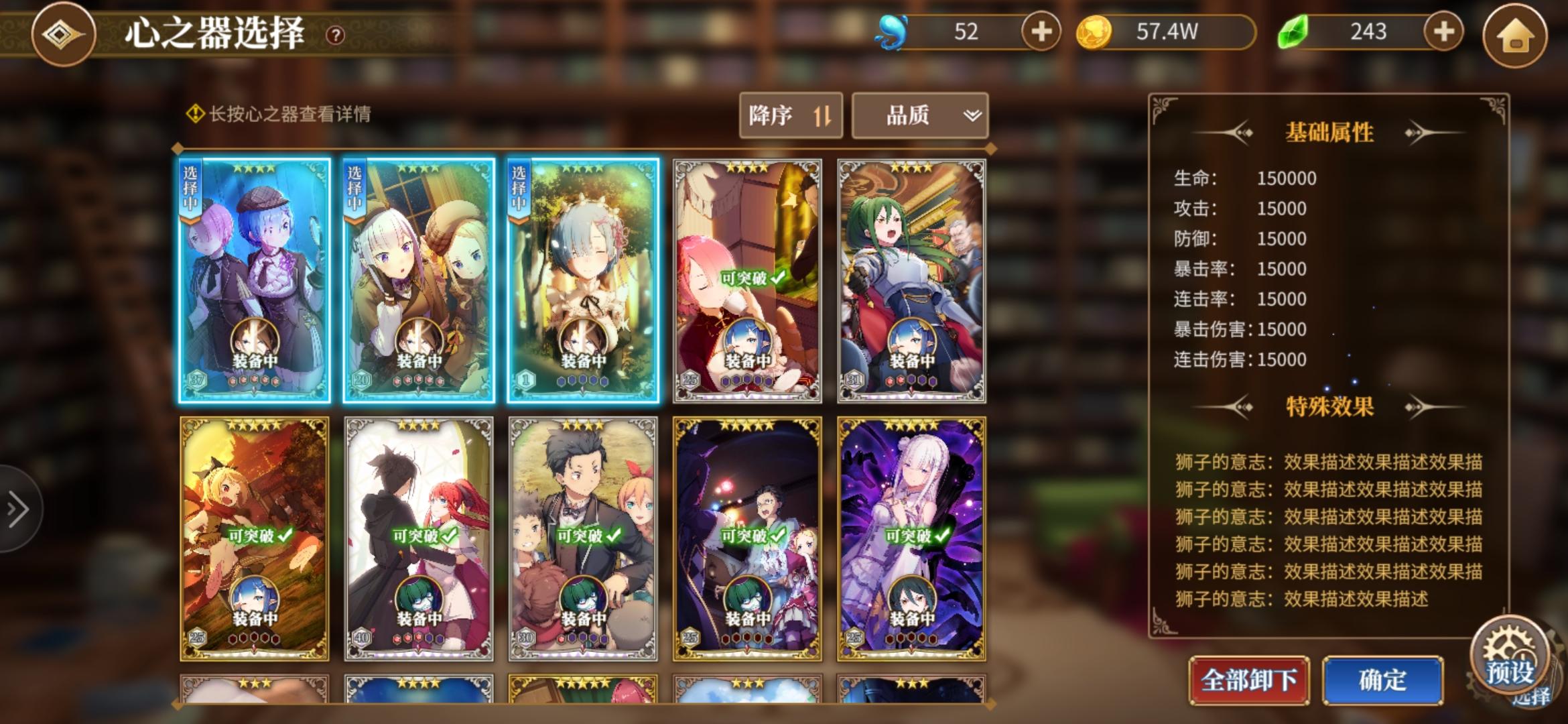Open the 品质 quality filter dropdown

click(919, 115)
